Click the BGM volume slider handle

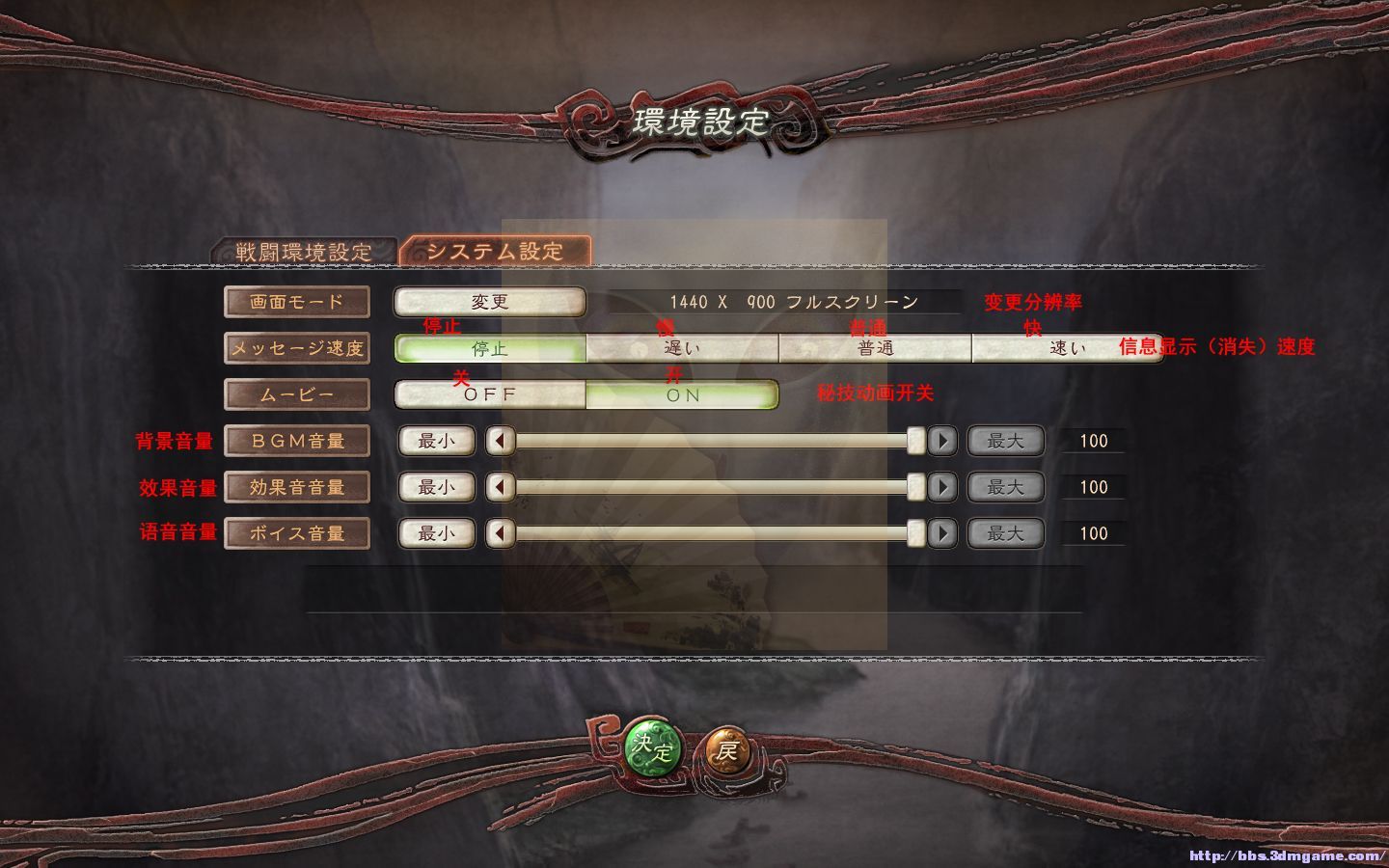coord(916,441)
